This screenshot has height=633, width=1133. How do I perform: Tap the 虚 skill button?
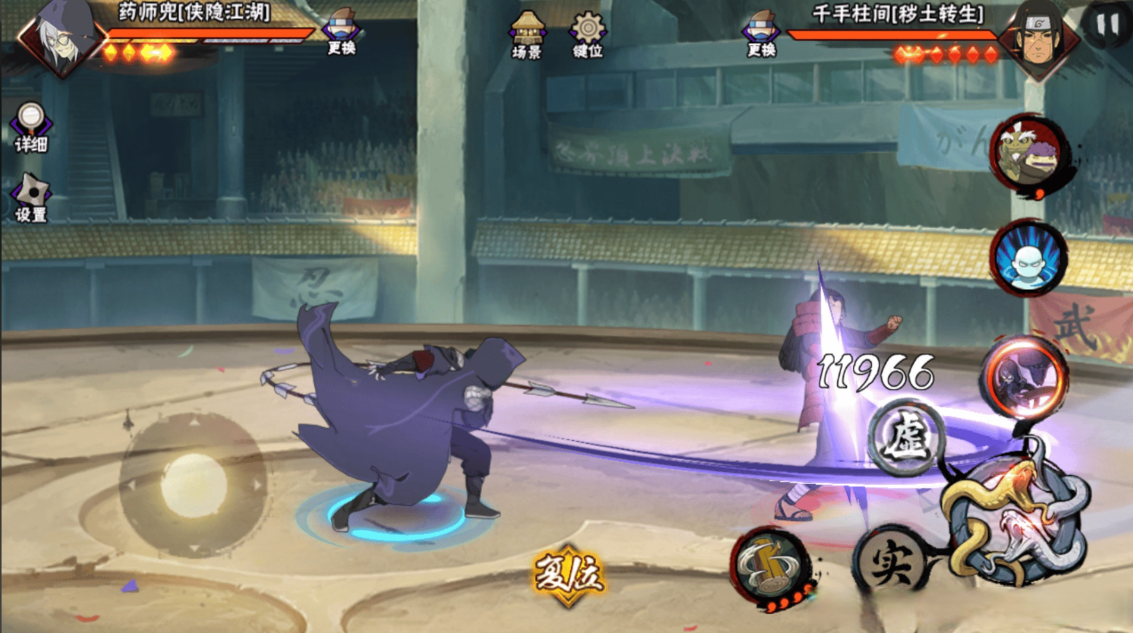coord(907,438)
